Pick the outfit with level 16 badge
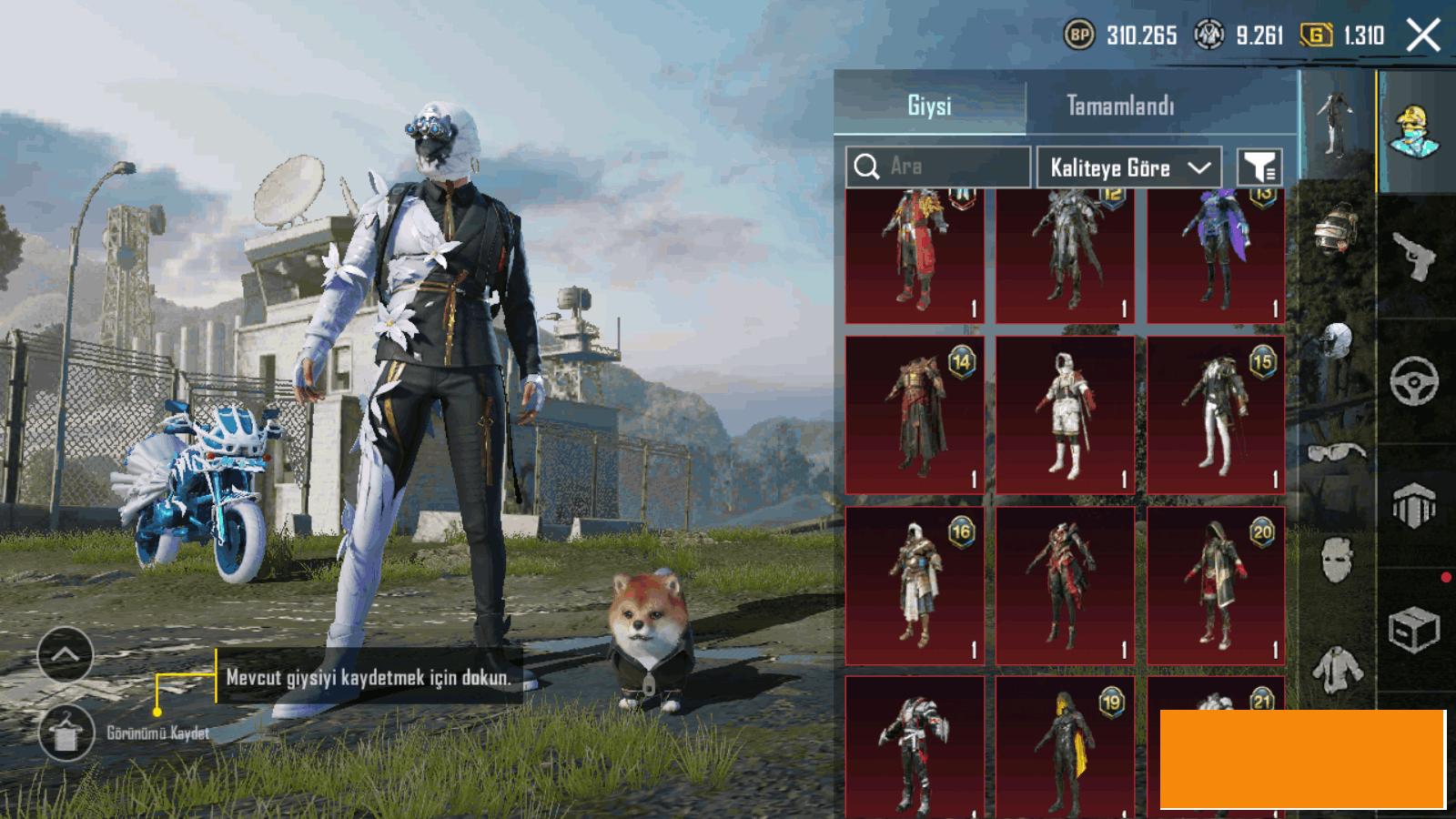1456x819 pixels. pyautogui.click(x=915, y=585)
